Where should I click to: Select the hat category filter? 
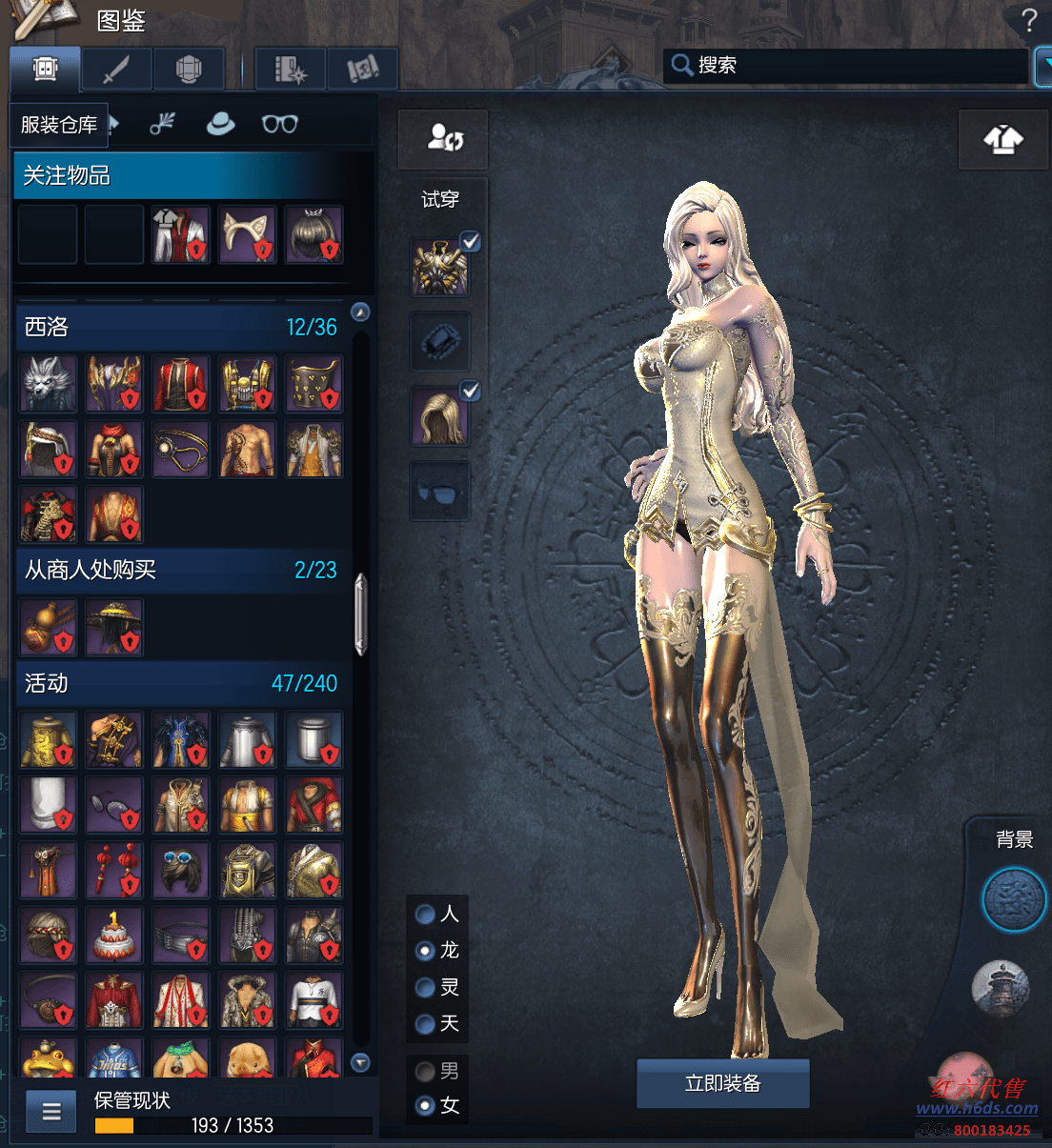(x=221, y=124)
